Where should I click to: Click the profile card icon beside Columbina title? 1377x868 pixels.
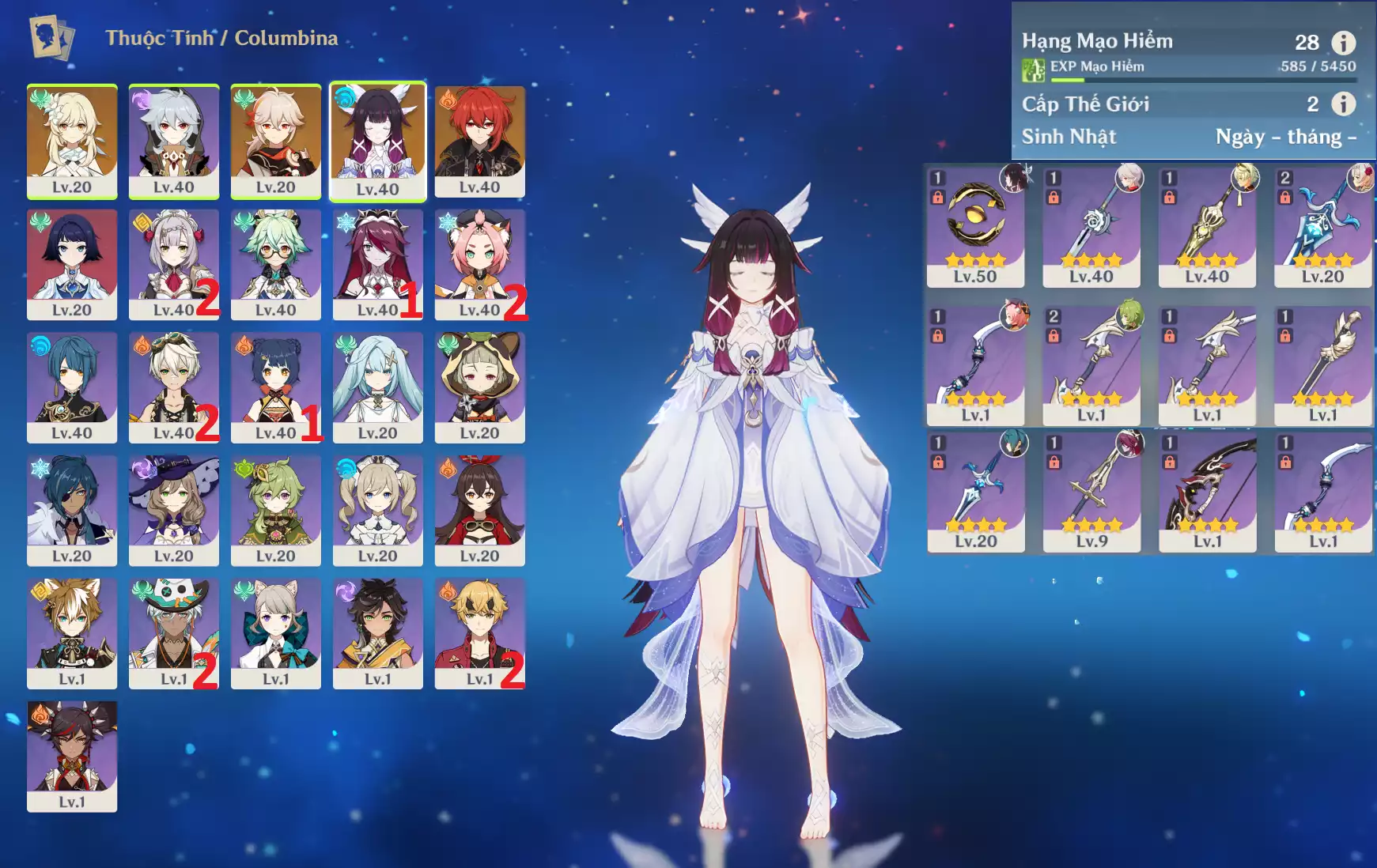[51, 38]
